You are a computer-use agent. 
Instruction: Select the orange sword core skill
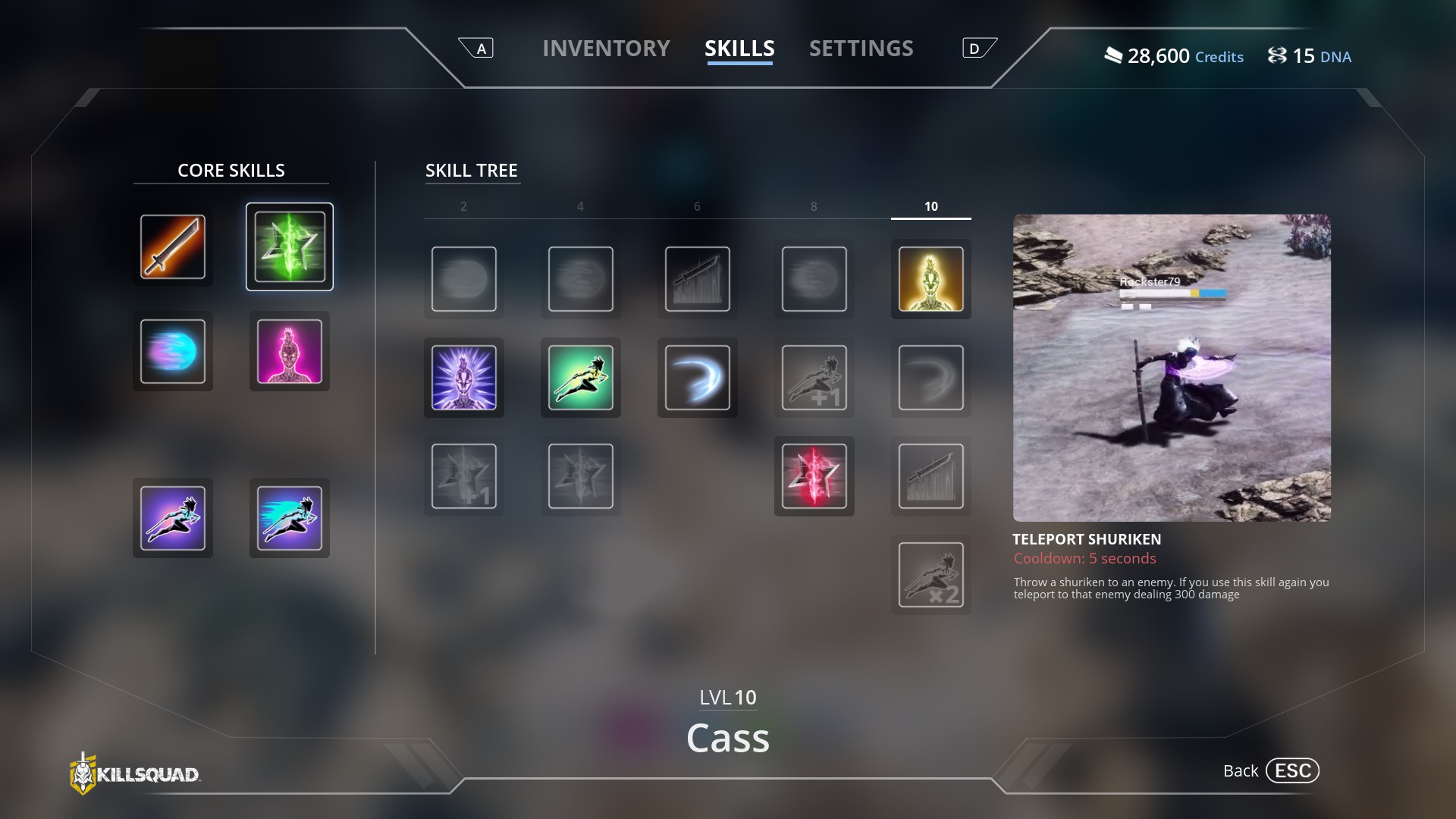[173, 246]
